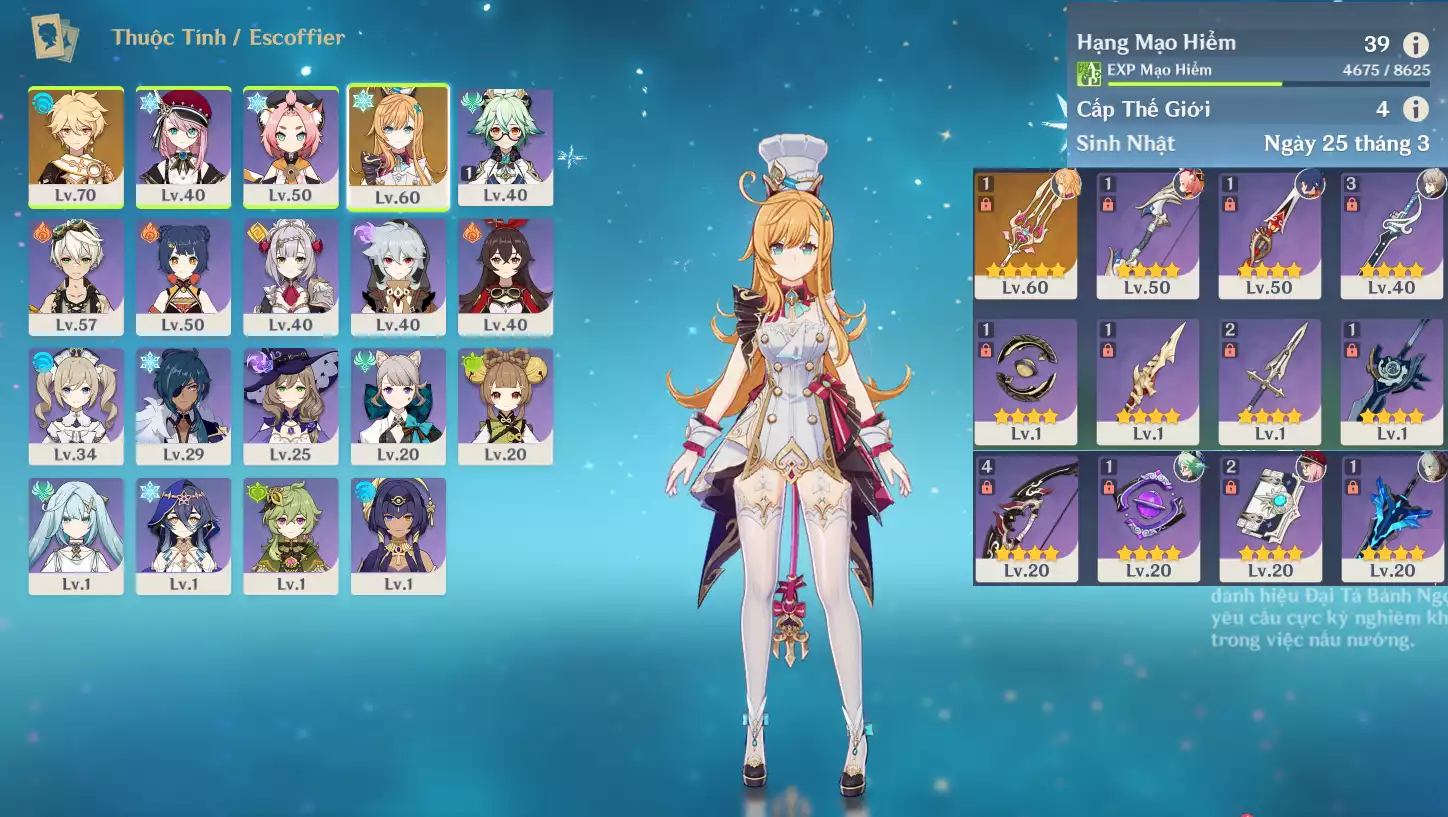Open Sucrose's character card
1448x817 pixels.
coord(505,146)
